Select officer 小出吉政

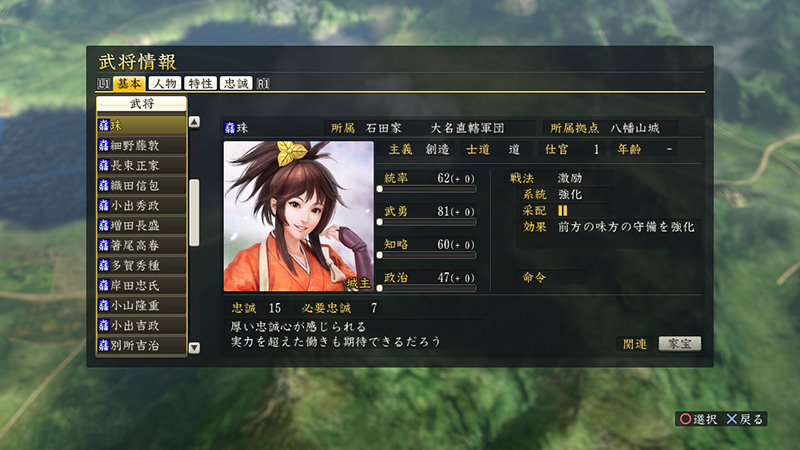coord(141,325)
